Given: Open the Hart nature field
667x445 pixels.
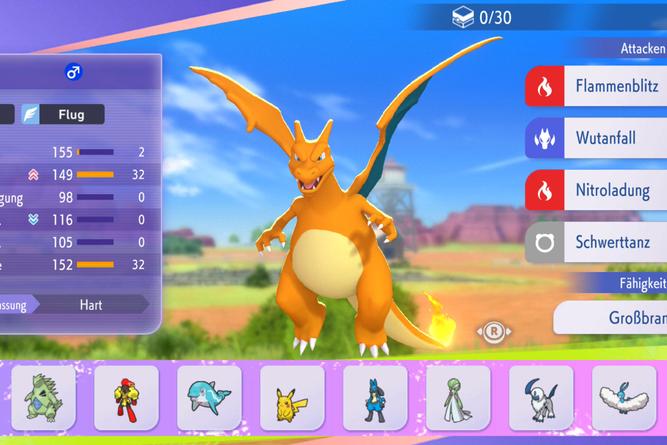Looking at the screenshot, I should [x=93, y=303].
